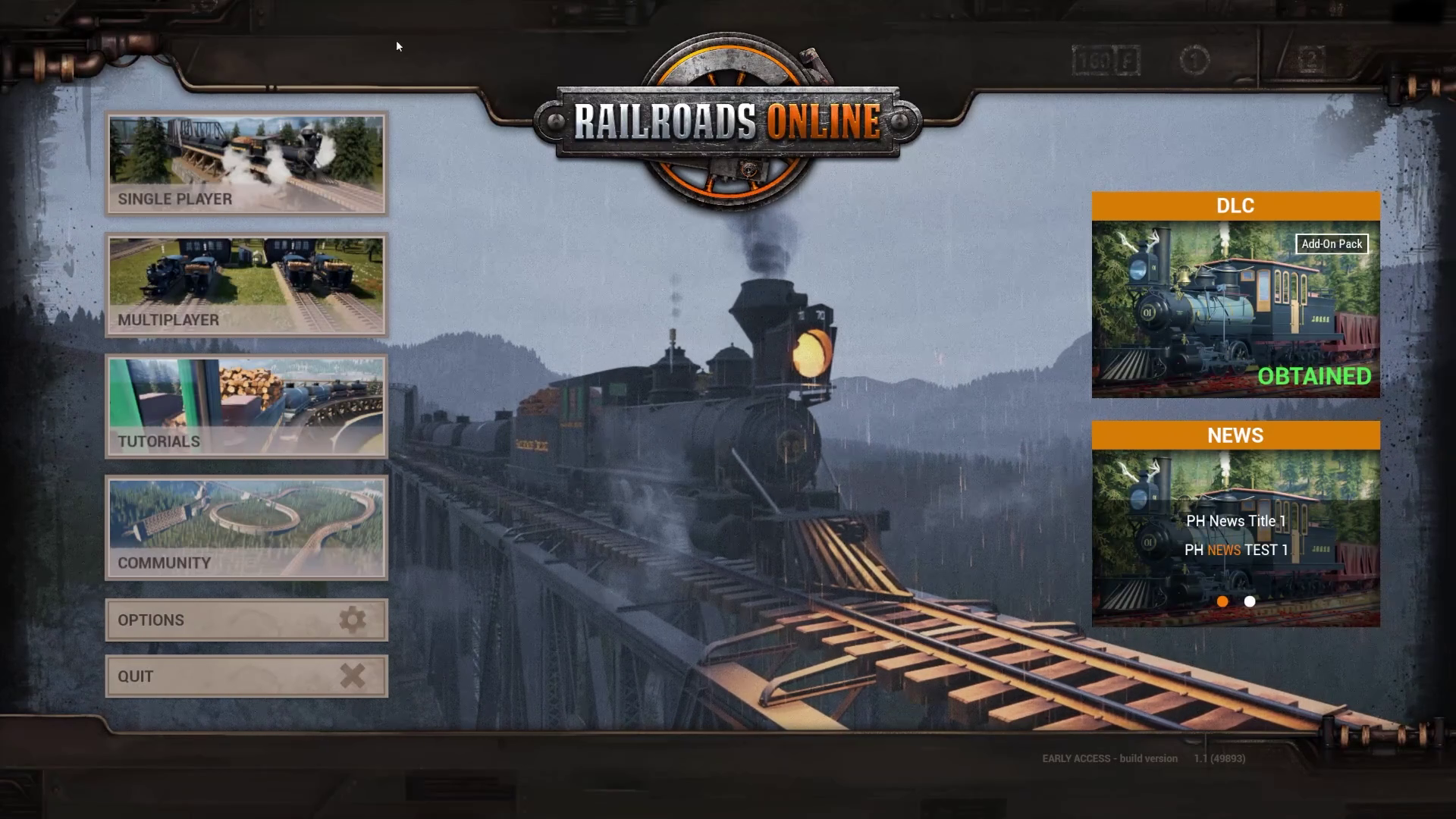Select the second news pagination dot
Viewport: 1456px width, 819px height.
[1249, 601]
